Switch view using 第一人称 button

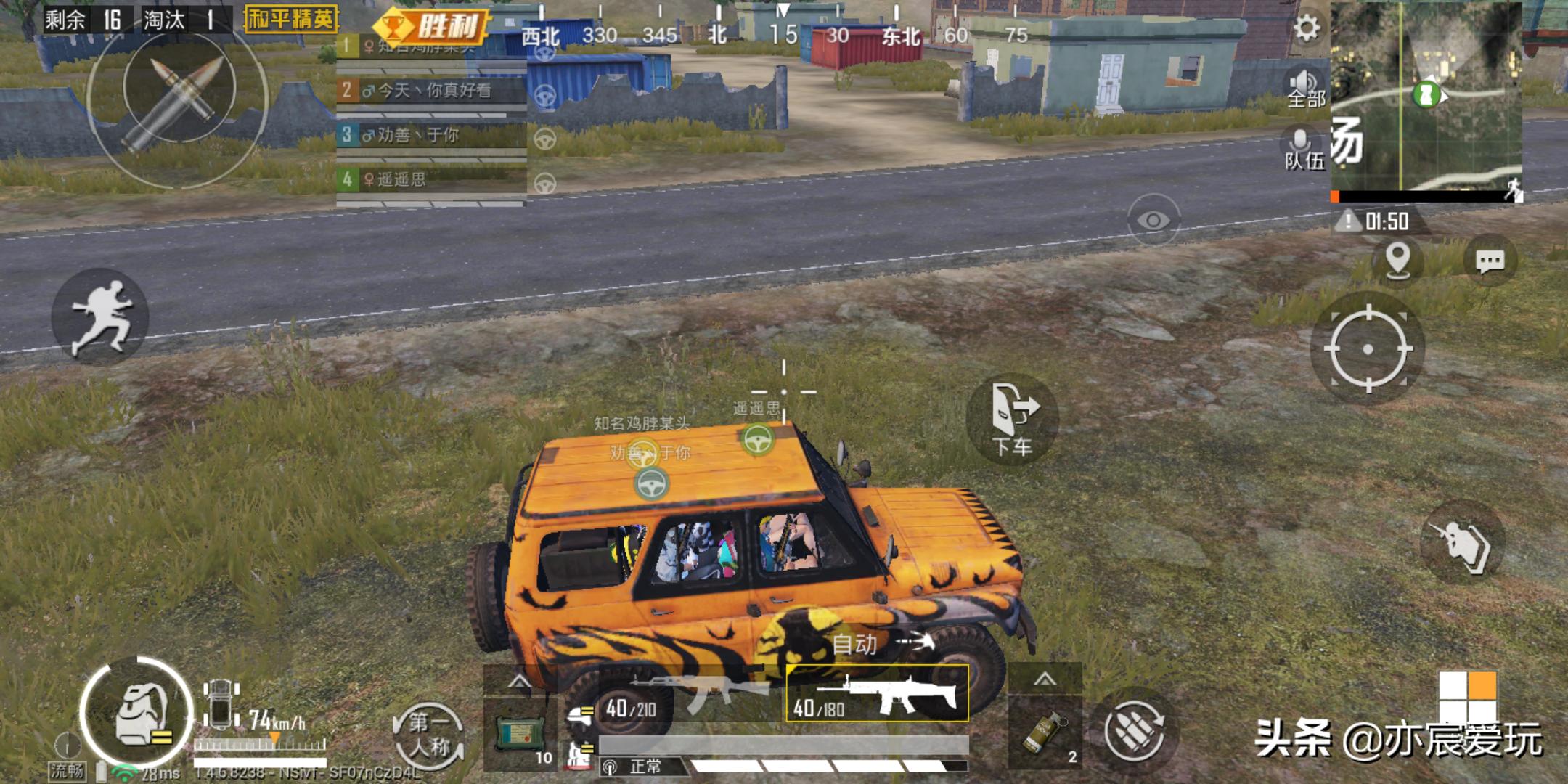[429, 734]
